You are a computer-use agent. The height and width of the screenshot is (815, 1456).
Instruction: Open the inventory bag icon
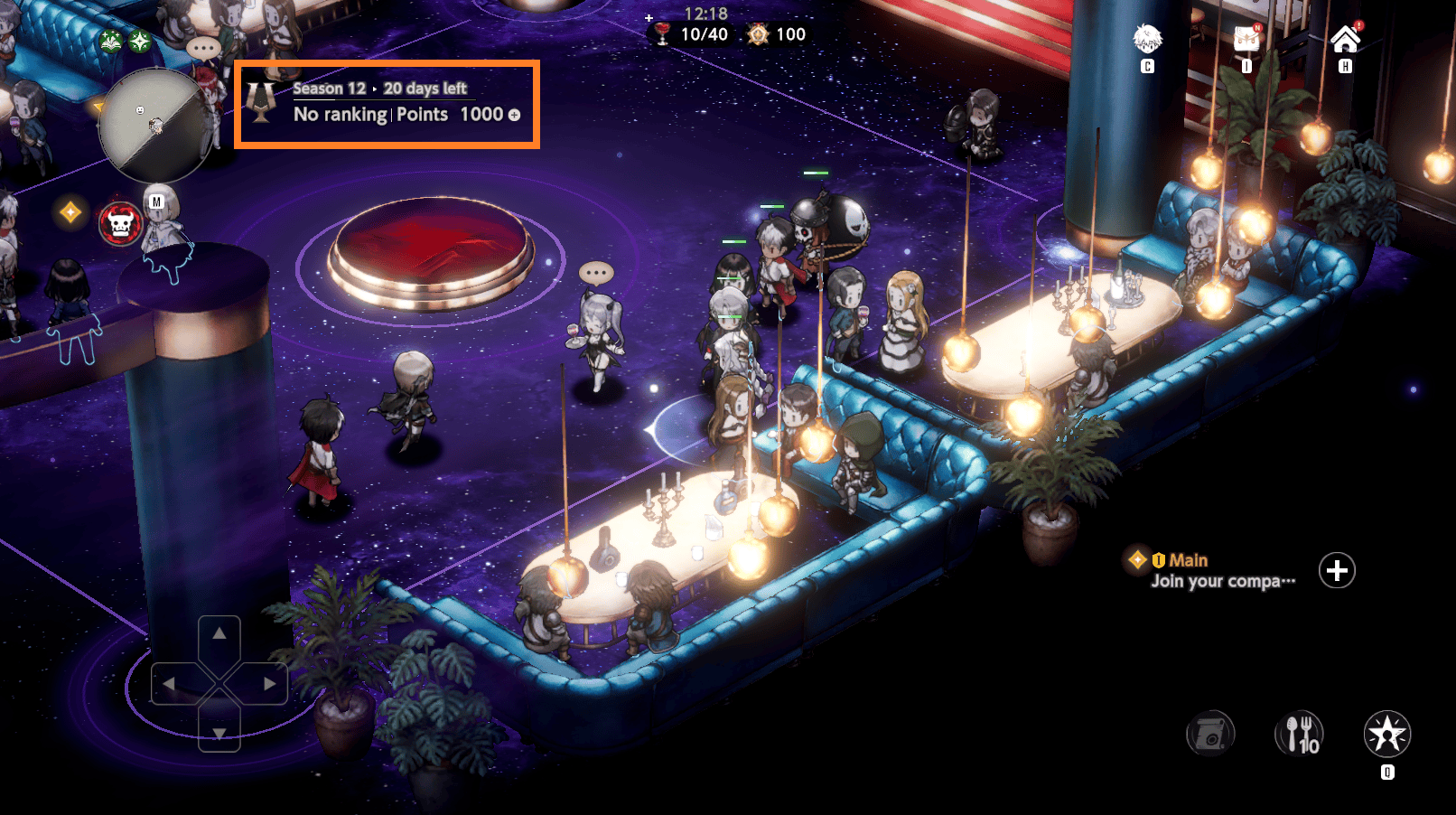pyautogui.click(x=1246, y=40)
